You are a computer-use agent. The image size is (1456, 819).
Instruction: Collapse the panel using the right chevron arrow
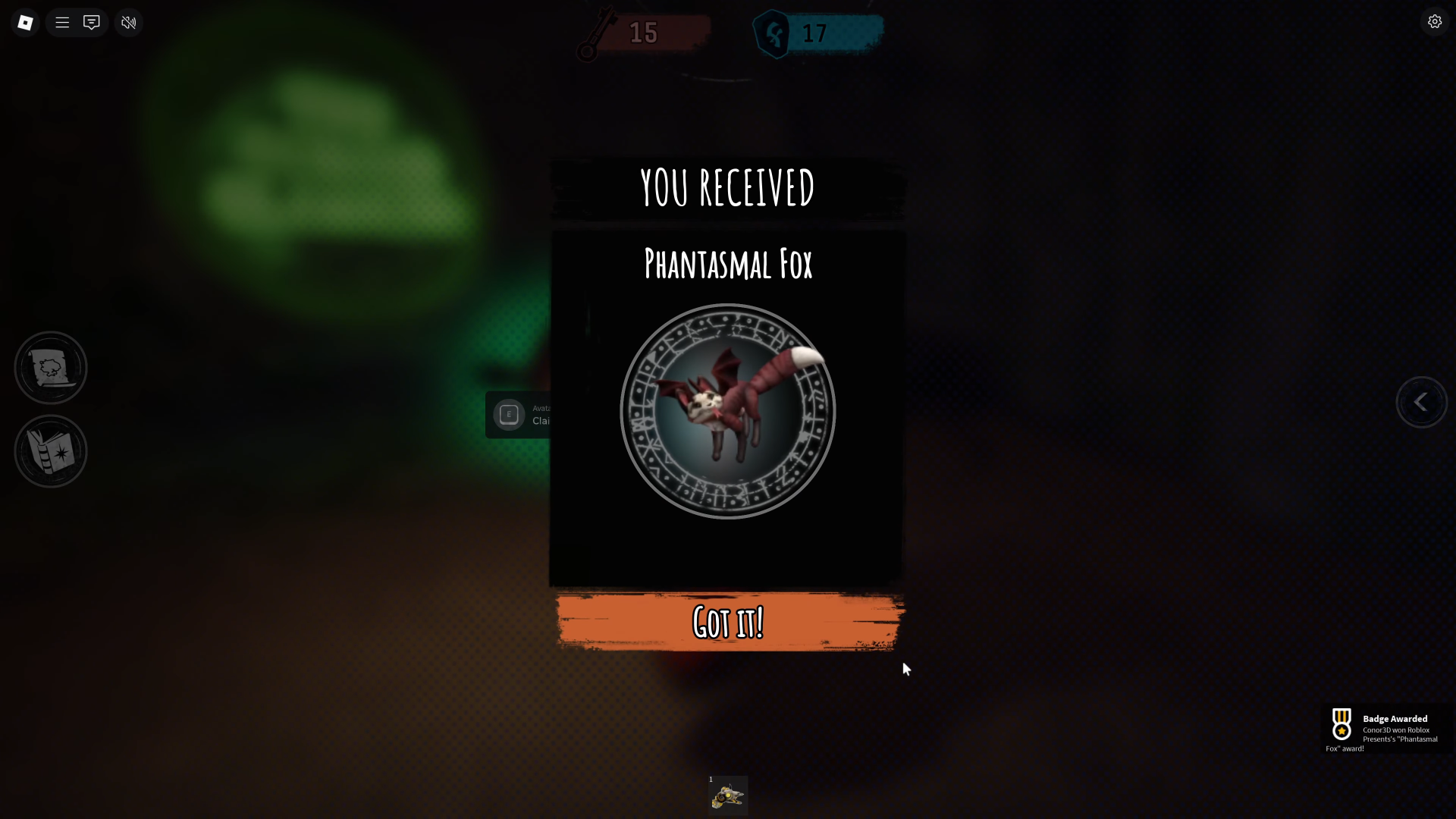pyautogui.click(x=1422, y=403)
